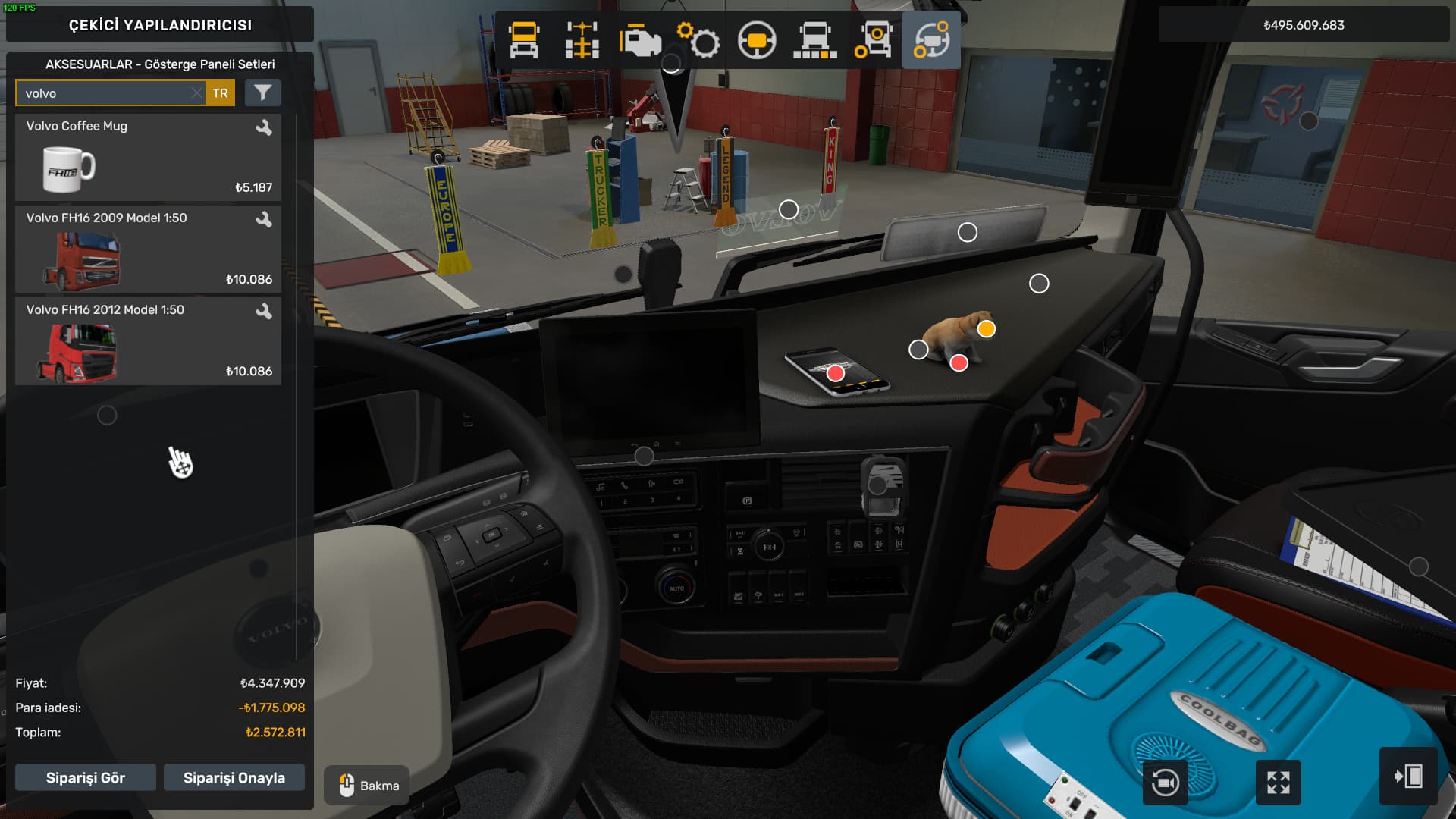1456x819 pixels.
Task: Switch to the chassis configuration tab
Action: (582, 40)
